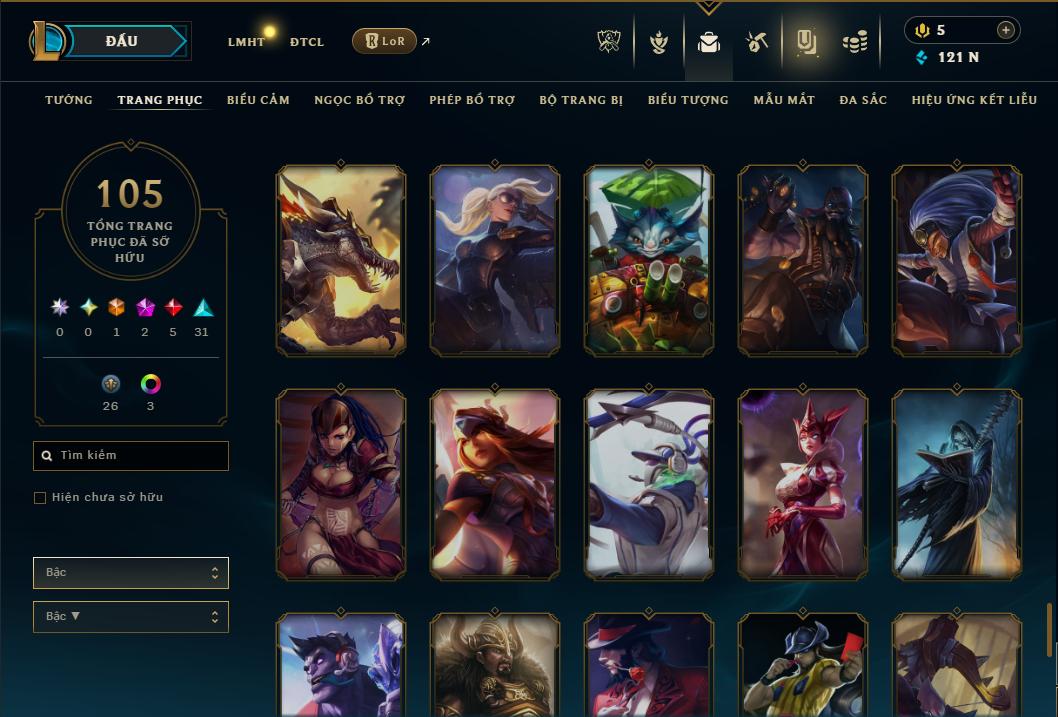Open the LMHT game tab
This screenshot has width=1058, height=717.
(246, 42)
